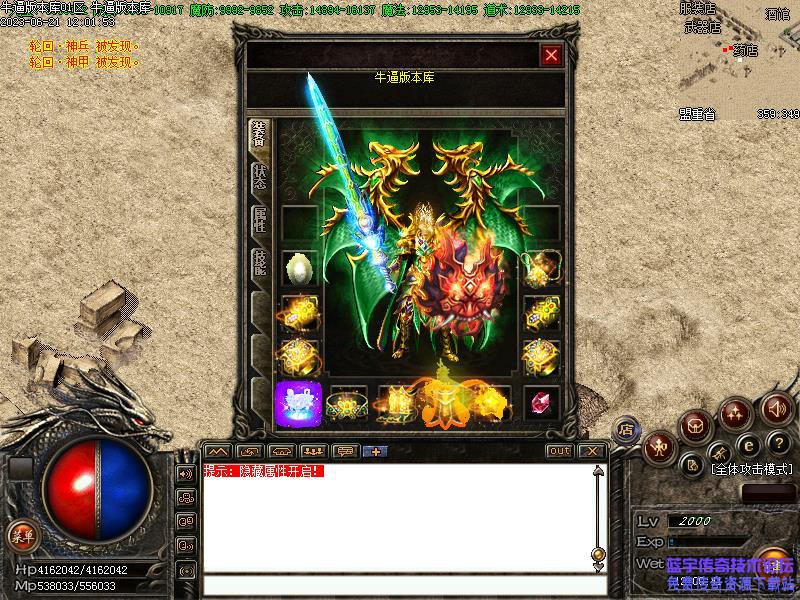The width and height of the screenshot is (800, 600).
Task: Select the white egg equipment slot
Action: 299,268
